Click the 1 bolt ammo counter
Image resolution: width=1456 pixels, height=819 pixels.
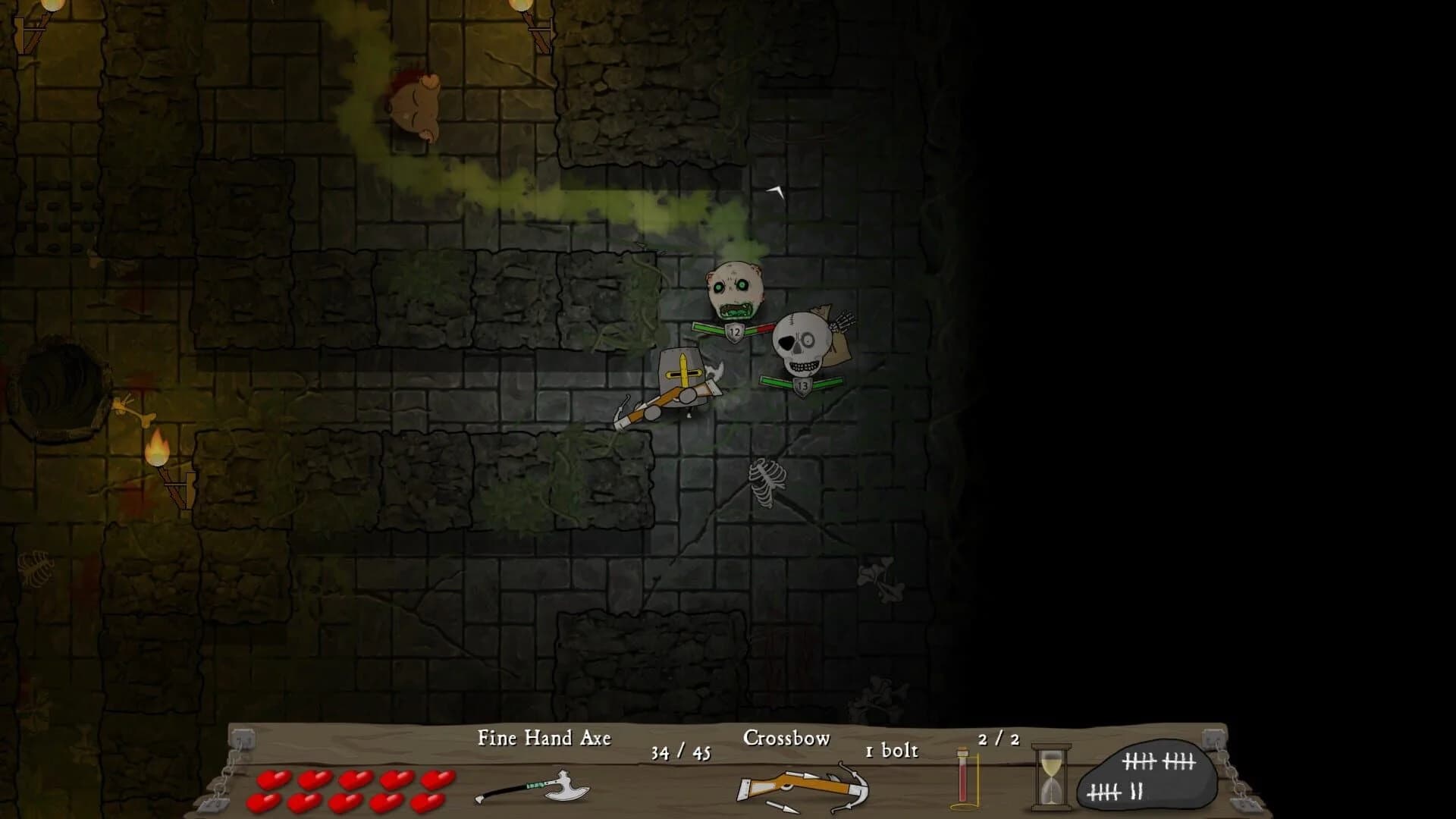click(x=891, y=749)
